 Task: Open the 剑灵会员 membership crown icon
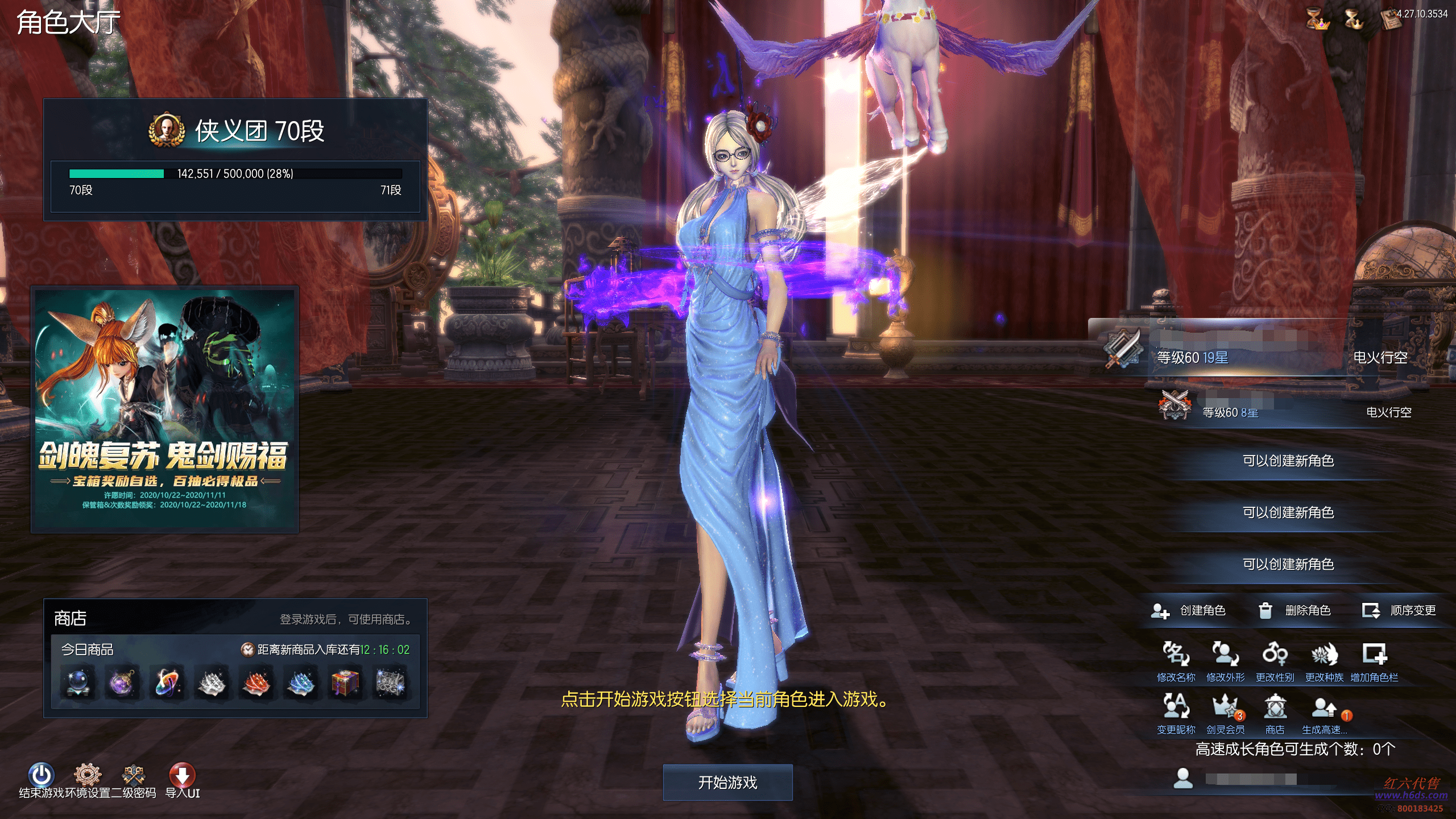point(1225,707)
